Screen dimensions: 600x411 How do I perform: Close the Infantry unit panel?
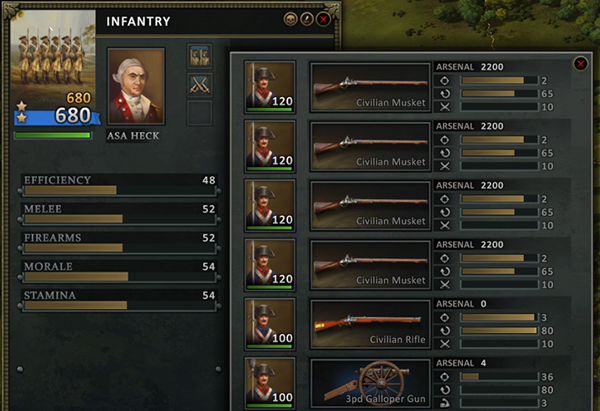(323, 19)
